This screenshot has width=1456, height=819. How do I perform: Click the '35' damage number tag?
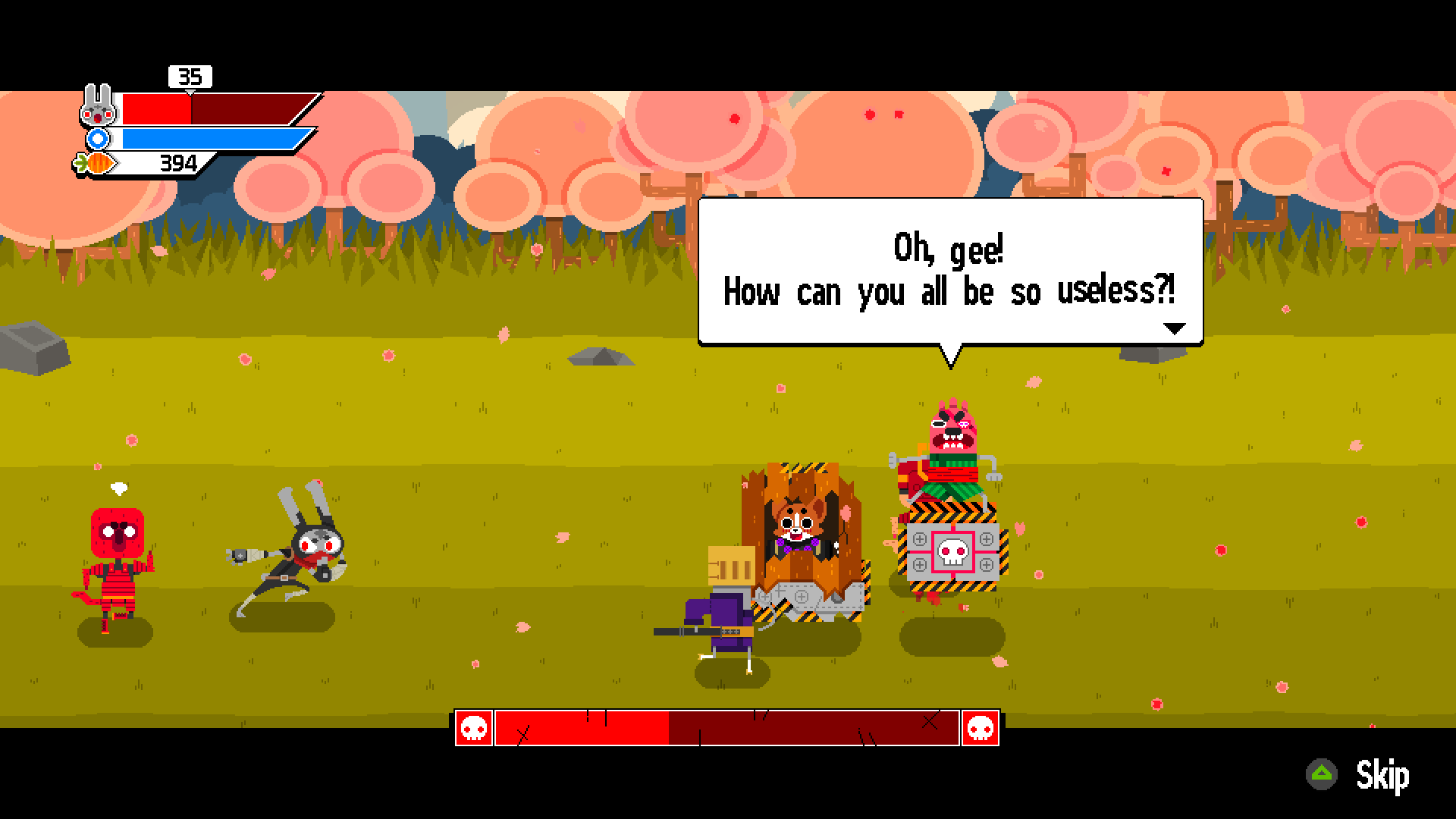tap(191, 77)
